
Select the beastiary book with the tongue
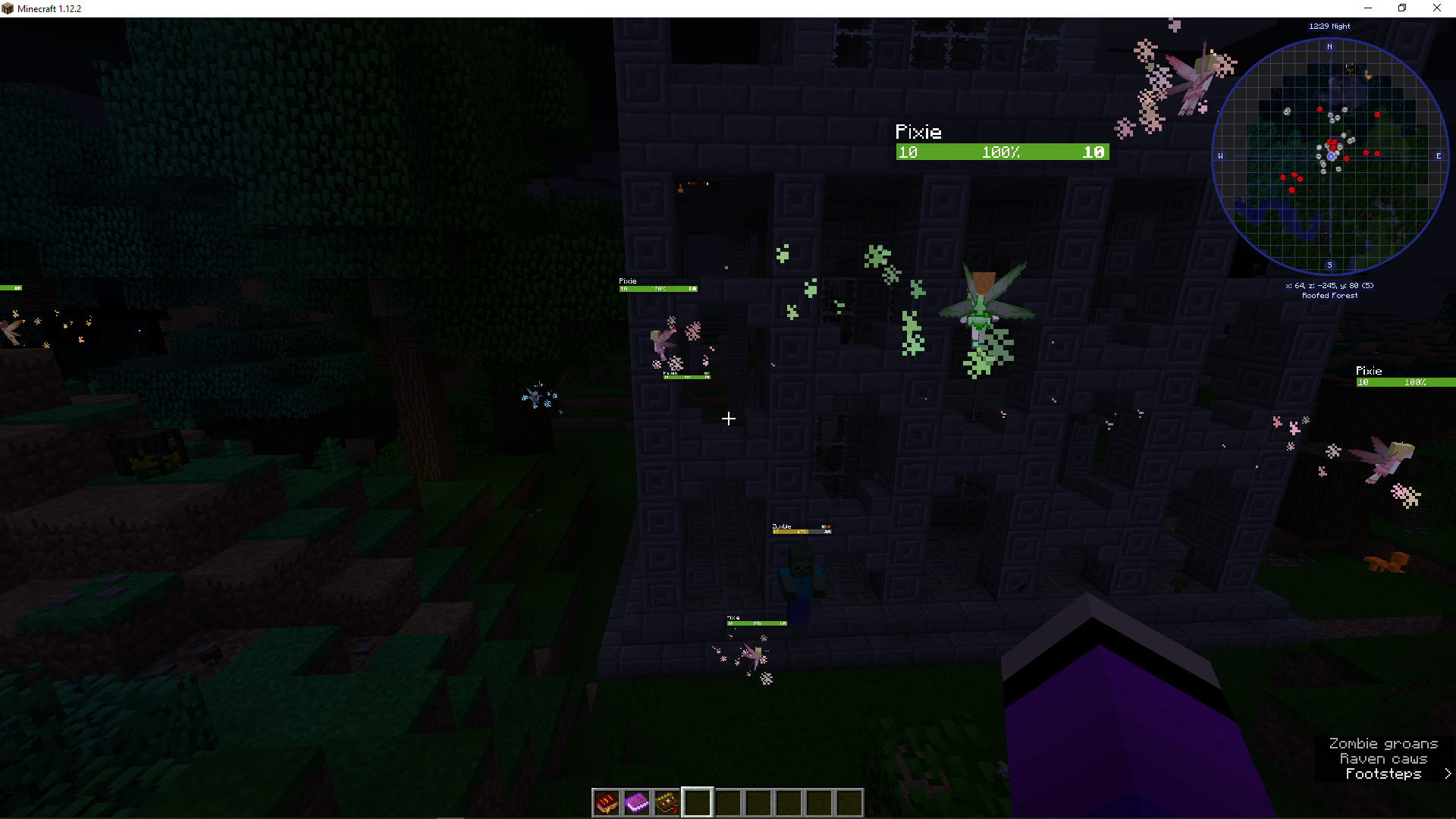pyautogui.click(x=667, y=802)
